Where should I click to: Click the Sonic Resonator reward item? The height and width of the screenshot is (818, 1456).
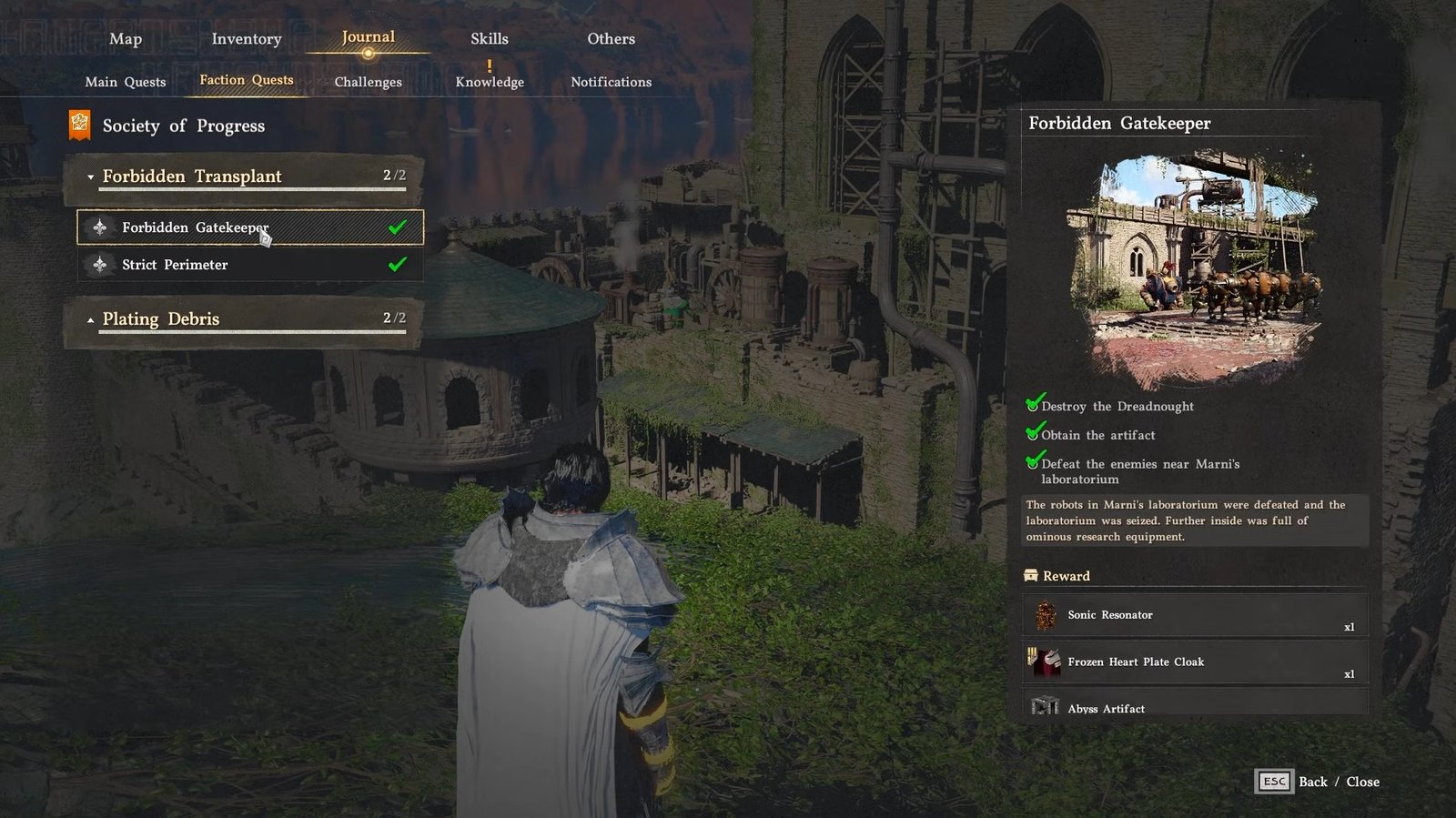click(1194, 616)
